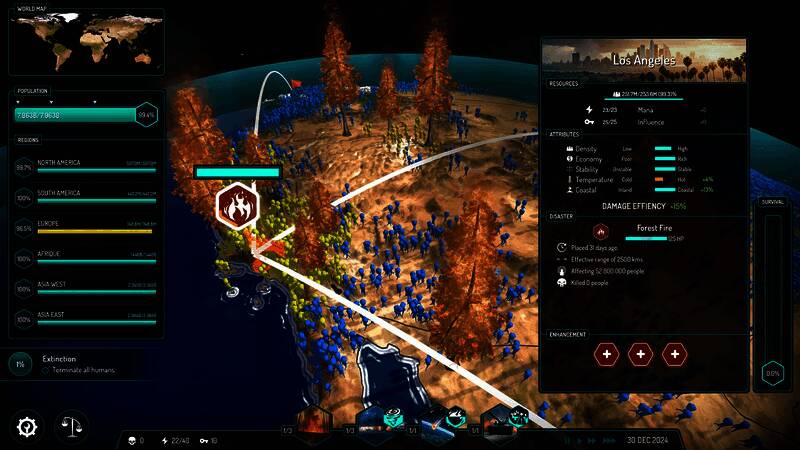Image resolution: width=800 pixels, height=450 pixels.
Task: Click the Forest Fire hexagon marker on map
Action: [237, 206]
